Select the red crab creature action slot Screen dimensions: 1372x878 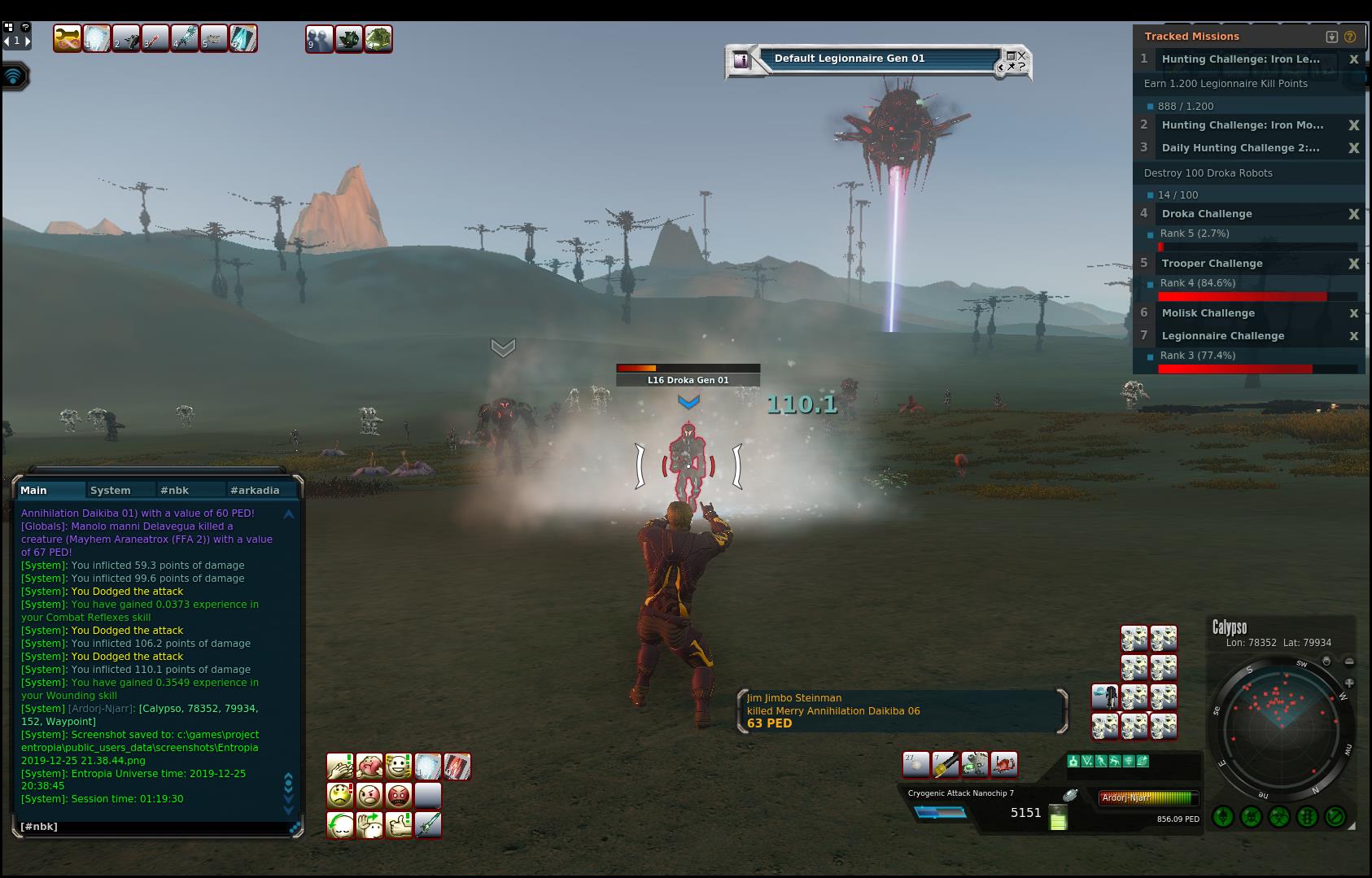coord(1004,764)
